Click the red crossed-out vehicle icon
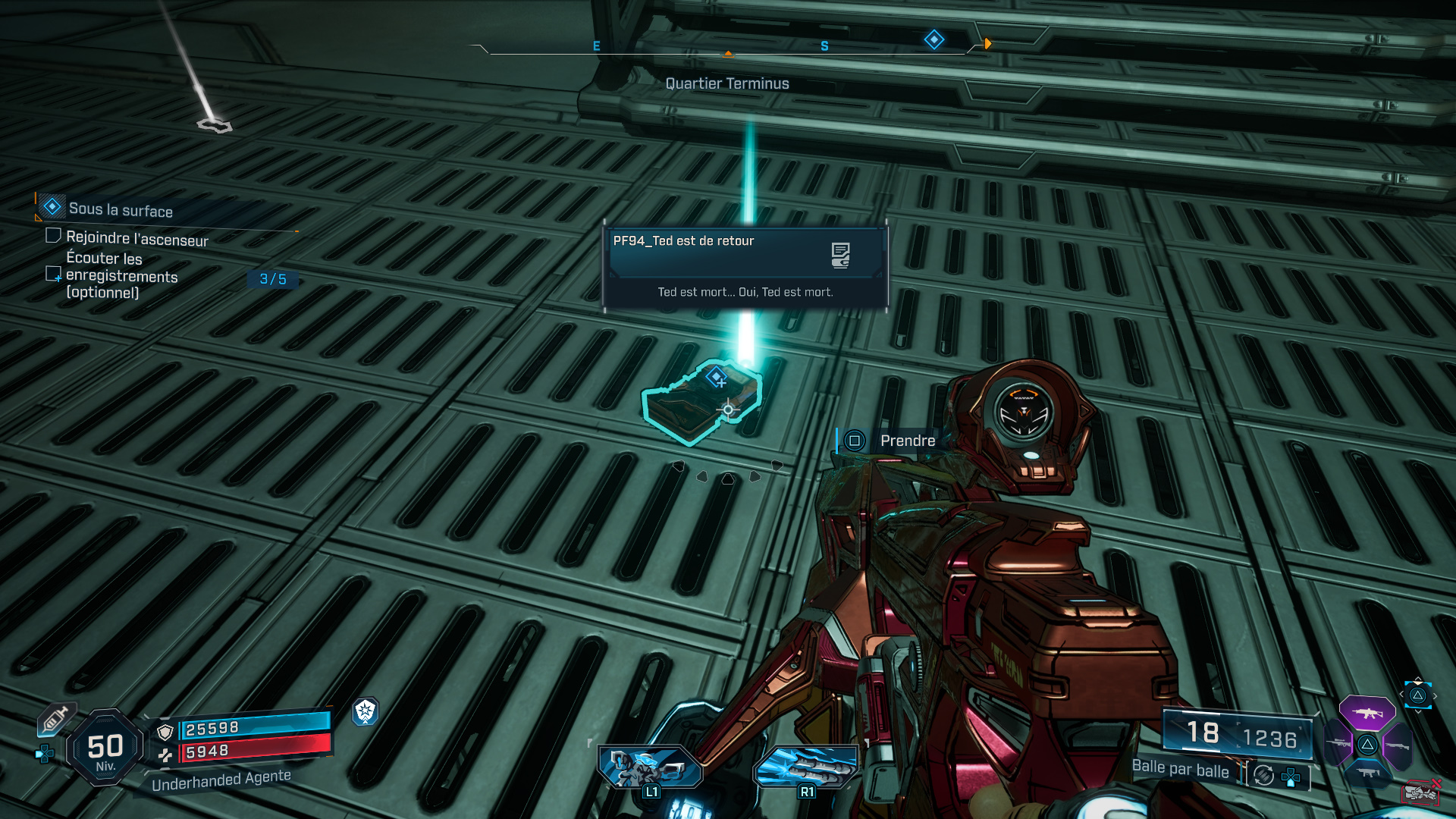The height and width of the screenshot is (819, 1456). pos(1421,792)
